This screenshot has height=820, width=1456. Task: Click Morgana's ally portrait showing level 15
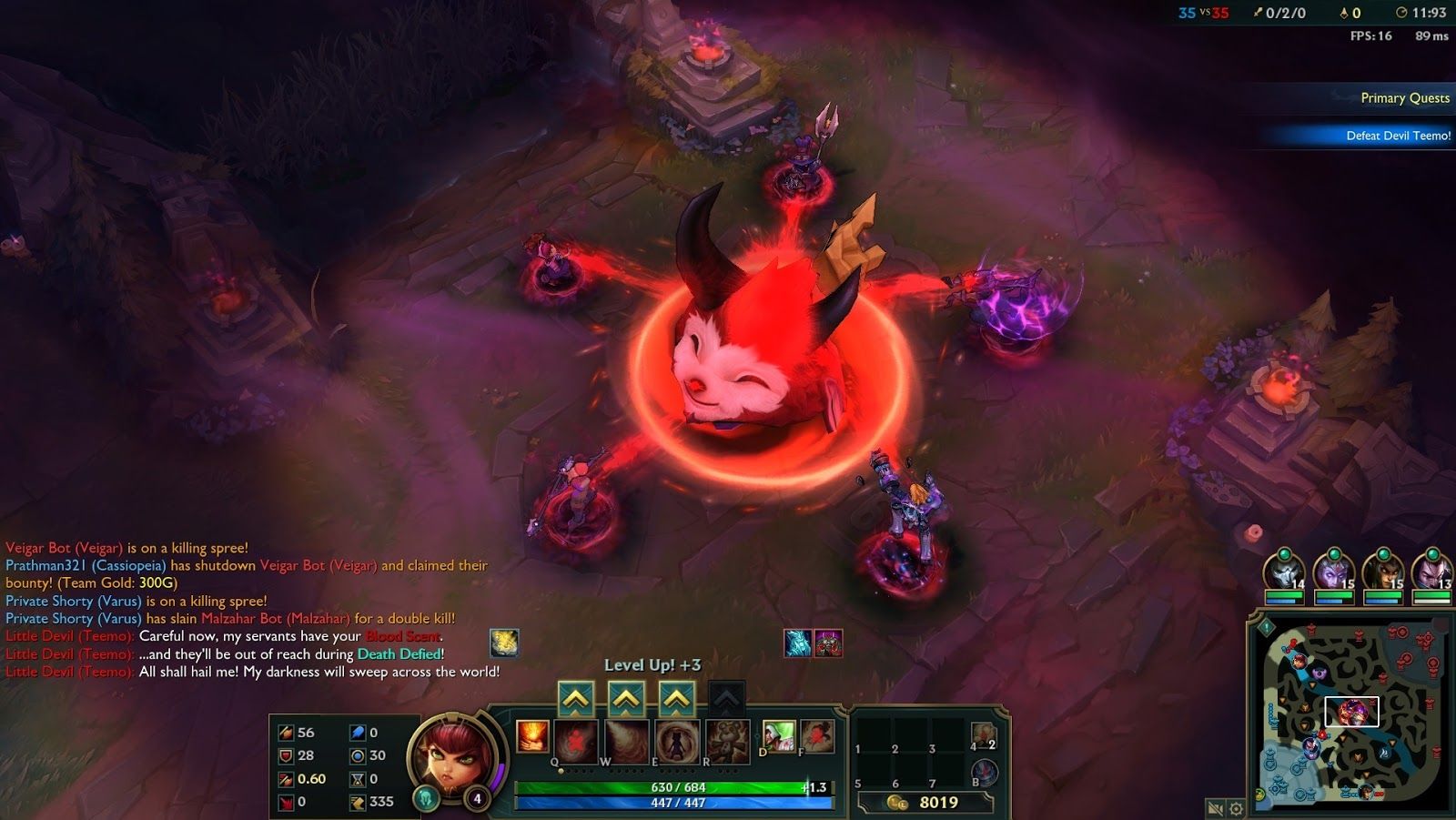click(1333, 571)
